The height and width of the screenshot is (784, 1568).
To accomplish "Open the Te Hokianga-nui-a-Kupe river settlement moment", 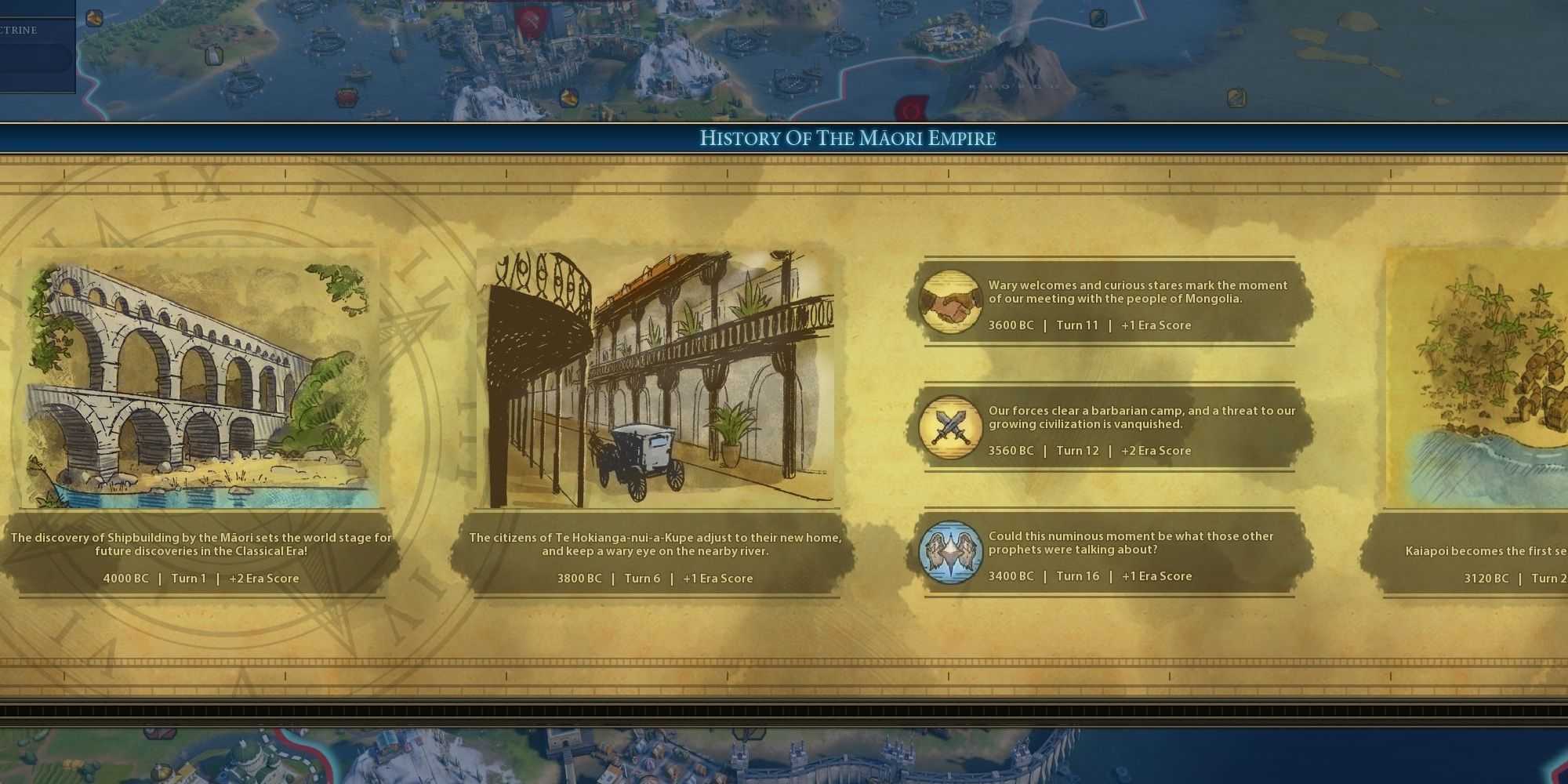I will tap(657, 379).
